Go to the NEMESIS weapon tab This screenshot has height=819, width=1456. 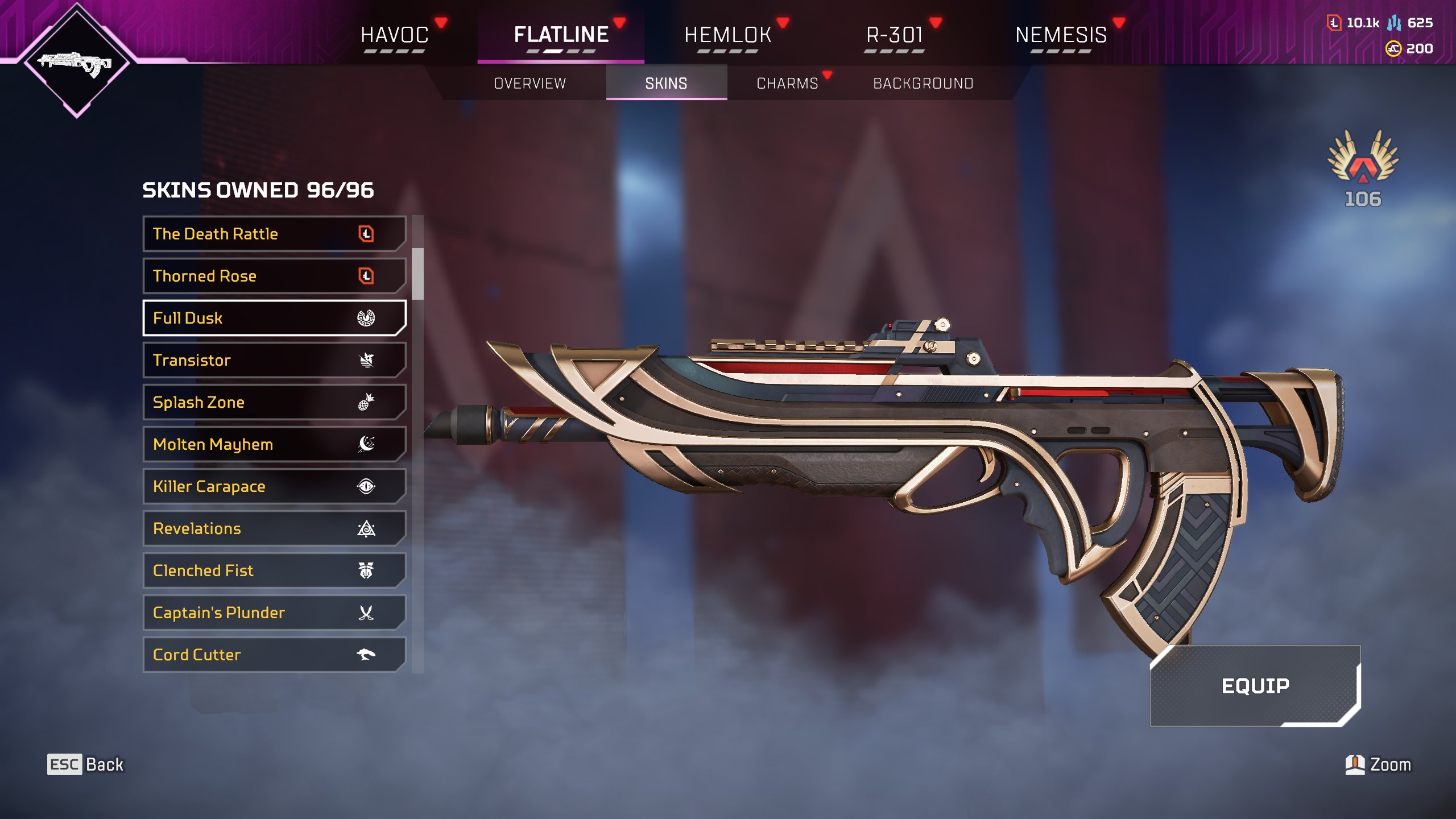tap(1061, 35)
